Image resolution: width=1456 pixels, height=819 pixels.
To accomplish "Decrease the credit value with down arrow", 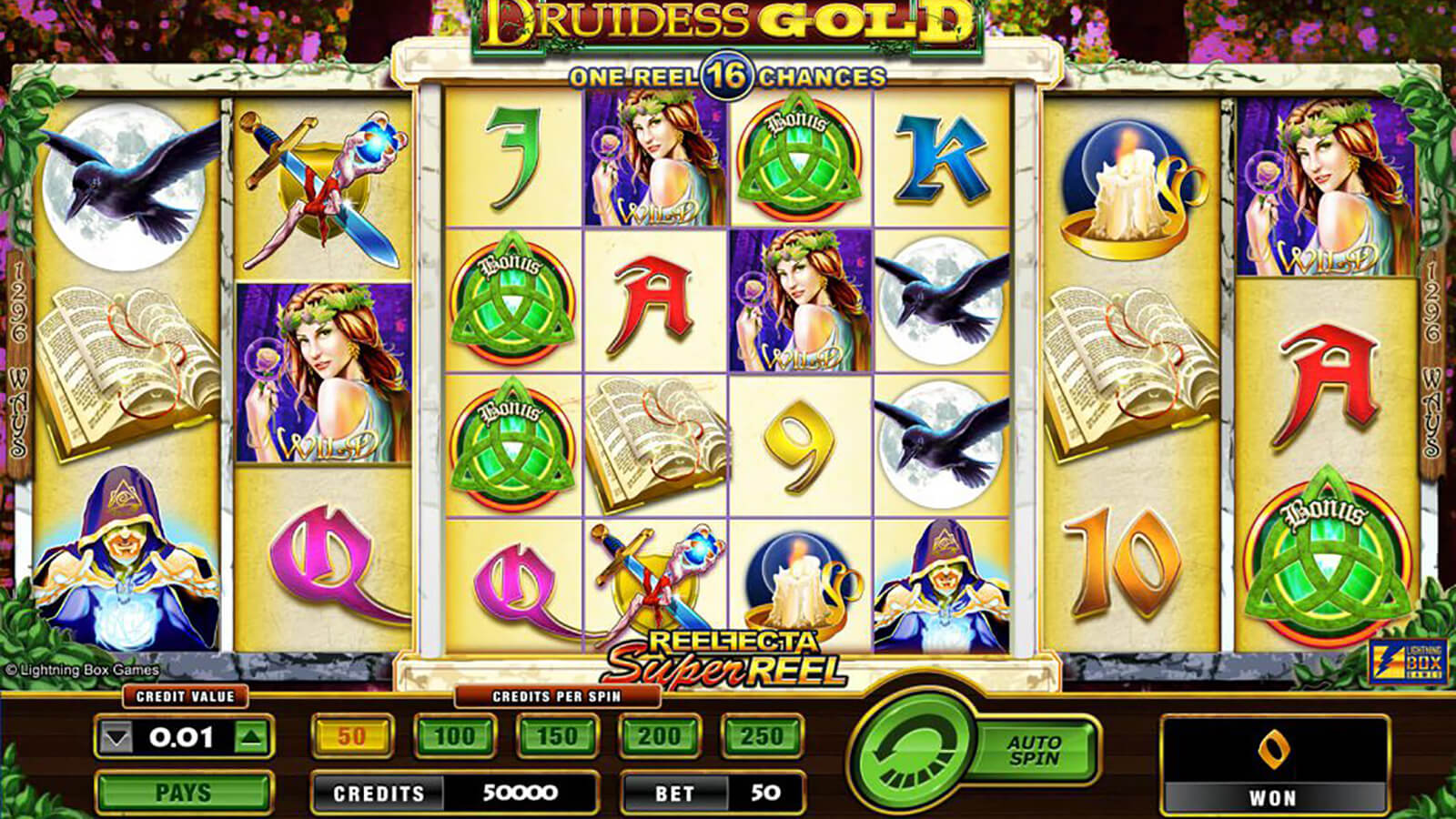I will (x=116, y=737).
